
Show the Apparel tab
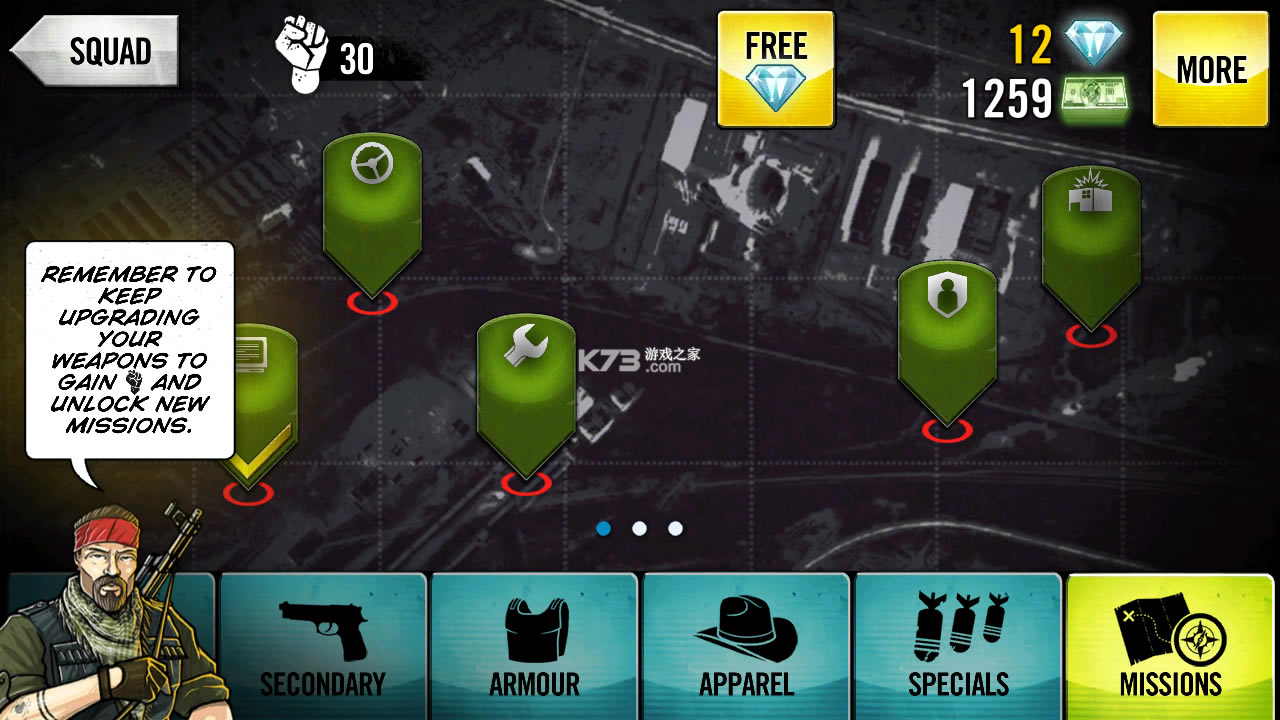tap(747, 647)
